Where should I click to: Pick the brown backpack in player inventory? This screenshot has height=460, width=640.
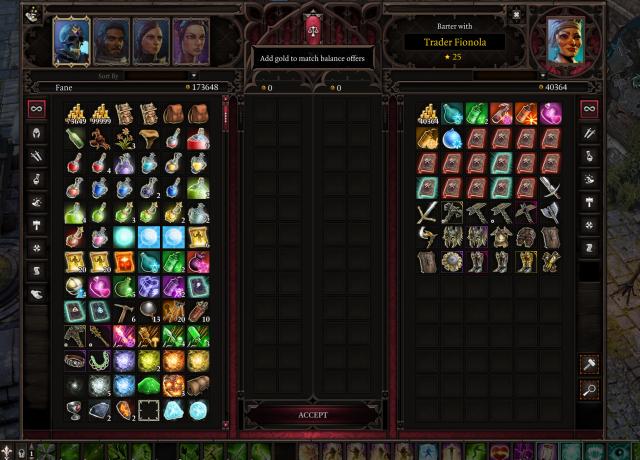[174, 113]
